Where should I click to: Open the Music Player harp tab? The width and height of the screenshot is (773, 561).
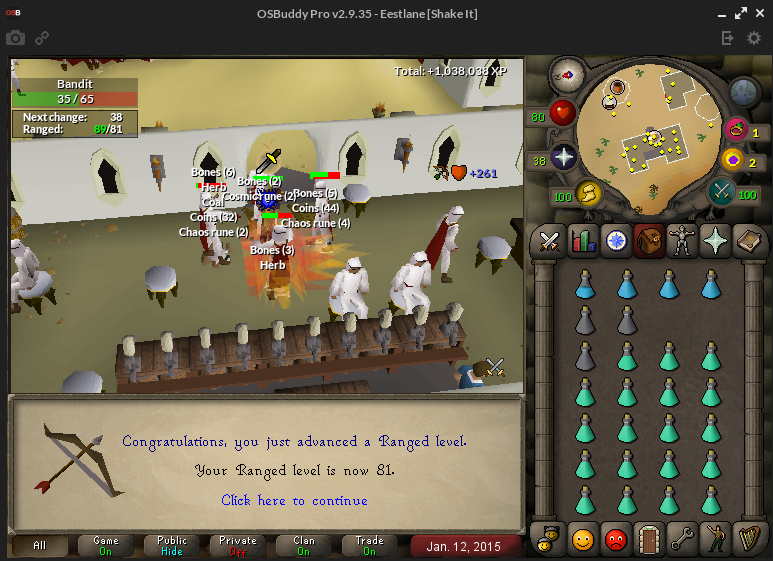[x=749, y=539]
